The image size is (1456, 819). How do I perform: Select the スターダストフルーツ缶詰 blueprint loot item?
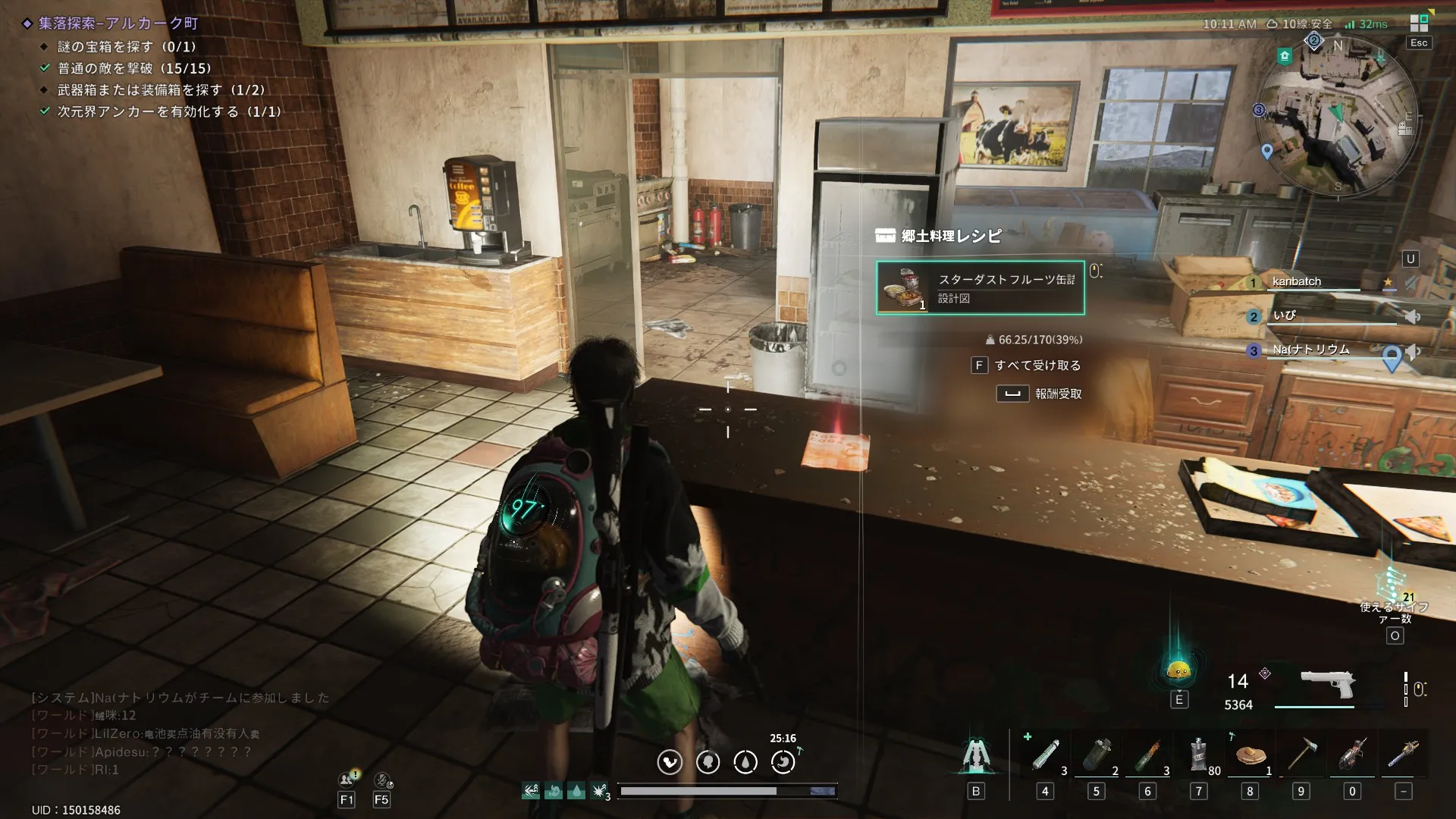(980, 288)
